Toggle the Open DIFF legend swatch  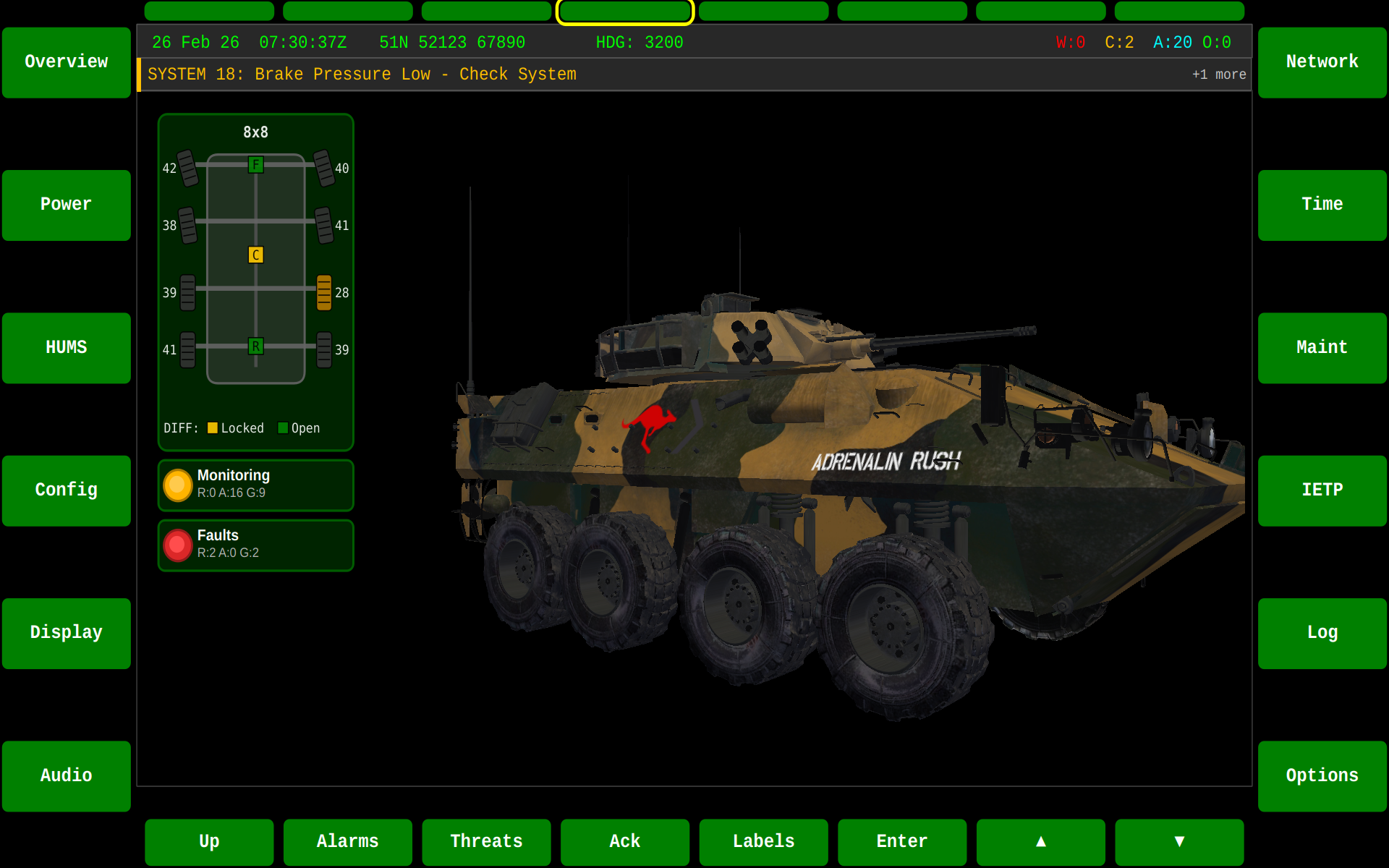pyautogui.click(x=282, y=427)
